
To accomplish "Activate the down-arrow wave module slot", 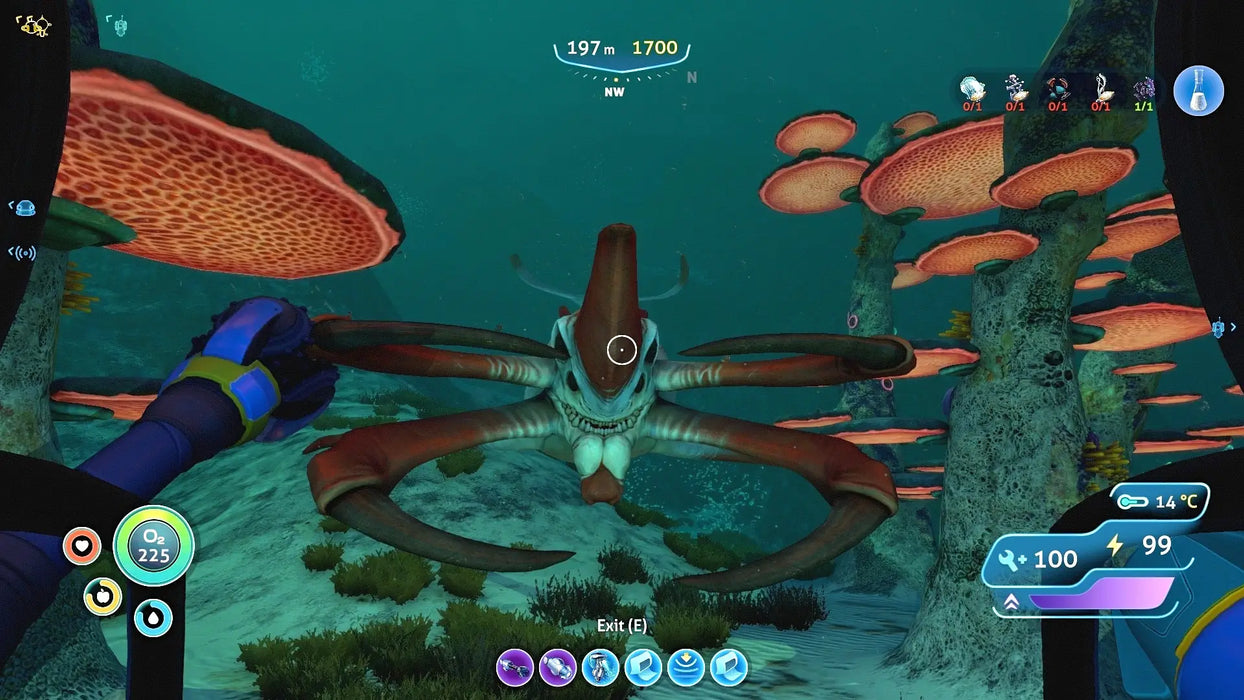I will [x=686, y=666].
